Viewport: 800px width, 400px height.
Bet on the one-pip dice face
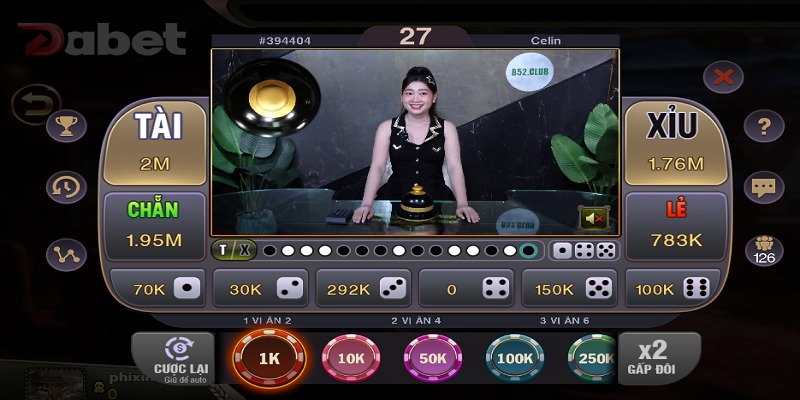point(157,288)
